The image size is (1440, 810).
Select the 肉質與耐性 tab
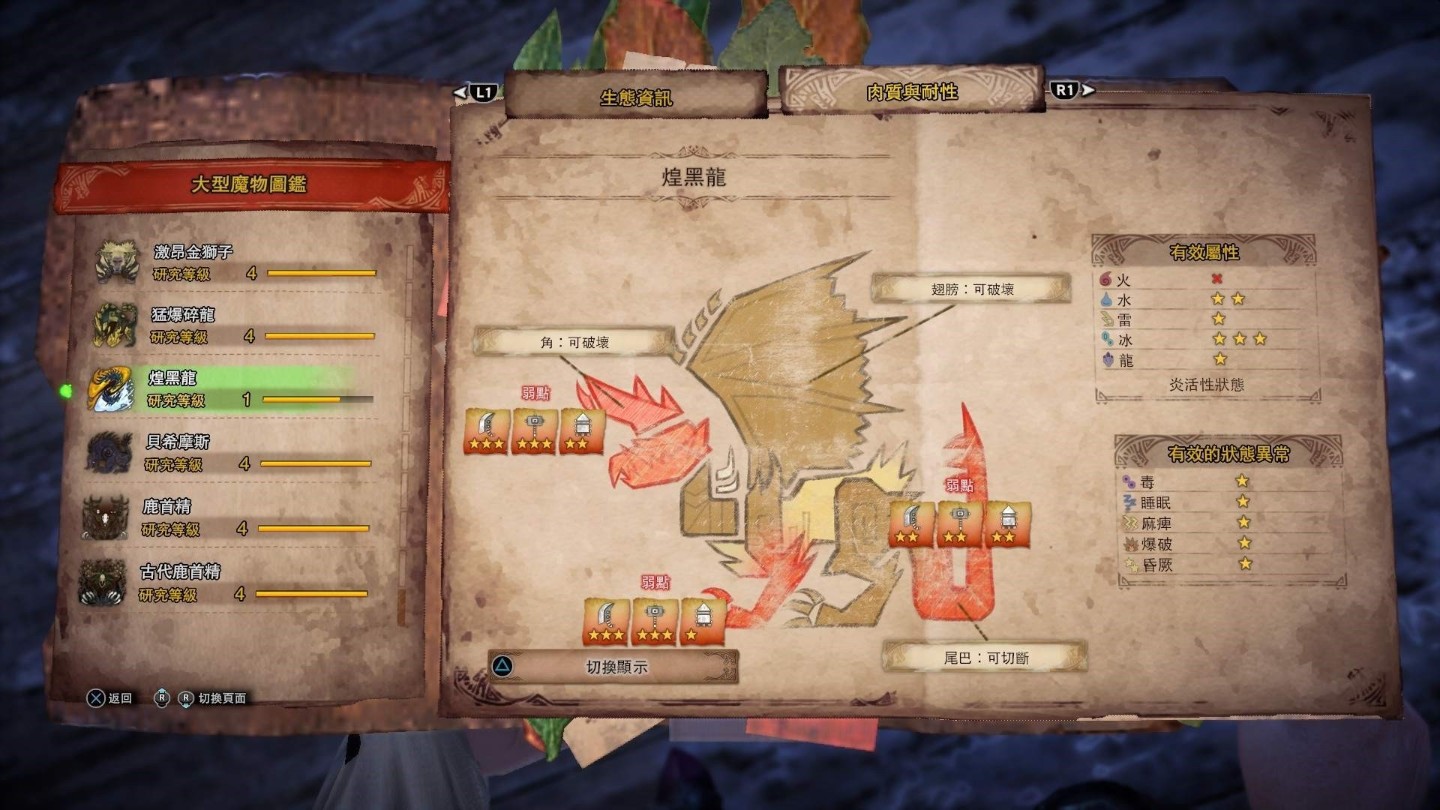911,92
